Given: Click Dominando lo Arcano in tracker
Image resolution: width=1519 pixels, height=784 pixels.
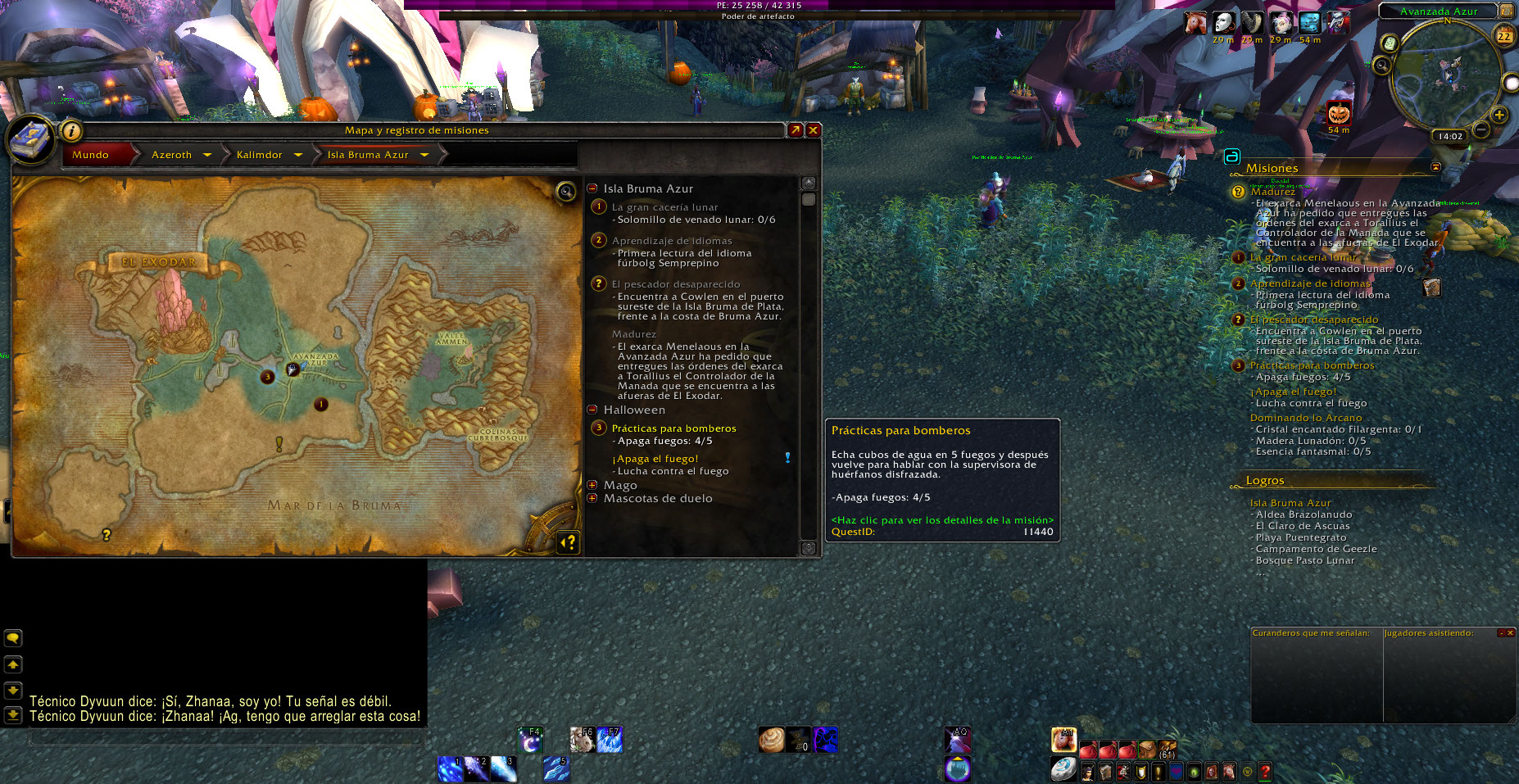Looking at the screenshot, I should click(x=1306, y=418).
